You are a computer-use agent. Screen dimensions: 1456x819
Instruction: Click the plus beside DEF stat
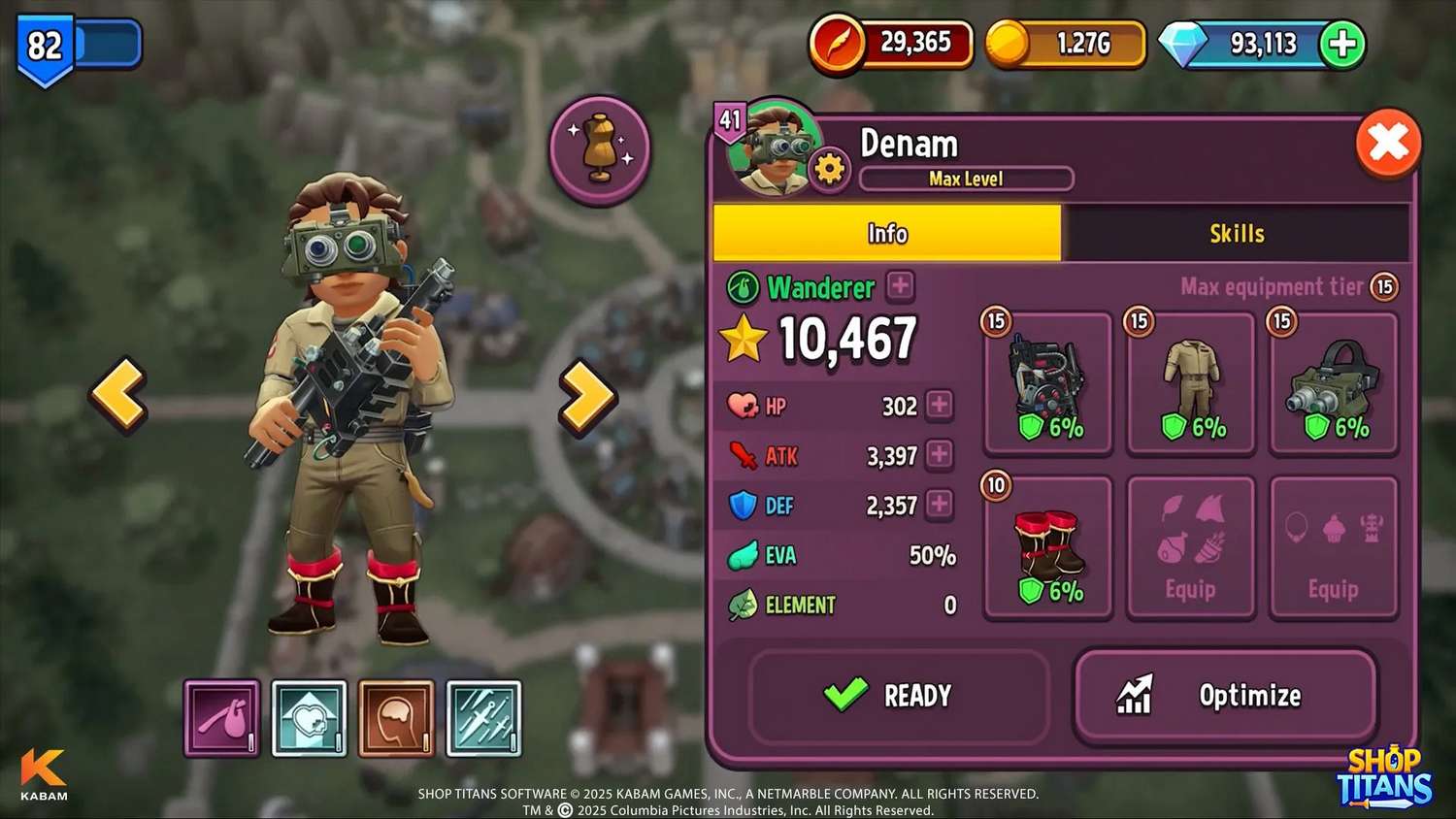pyautogui.click(x=940, y=504)
